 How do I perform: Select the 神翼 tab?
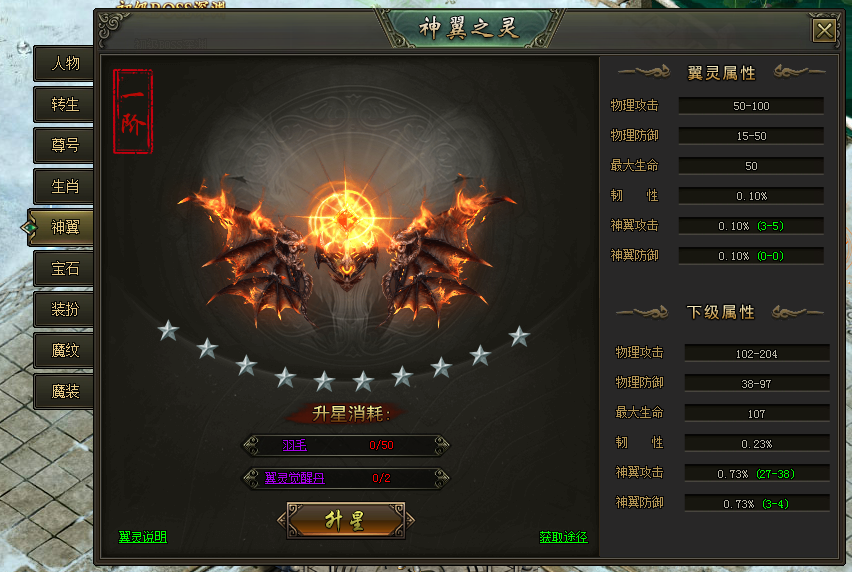click(x=65, y=227)
